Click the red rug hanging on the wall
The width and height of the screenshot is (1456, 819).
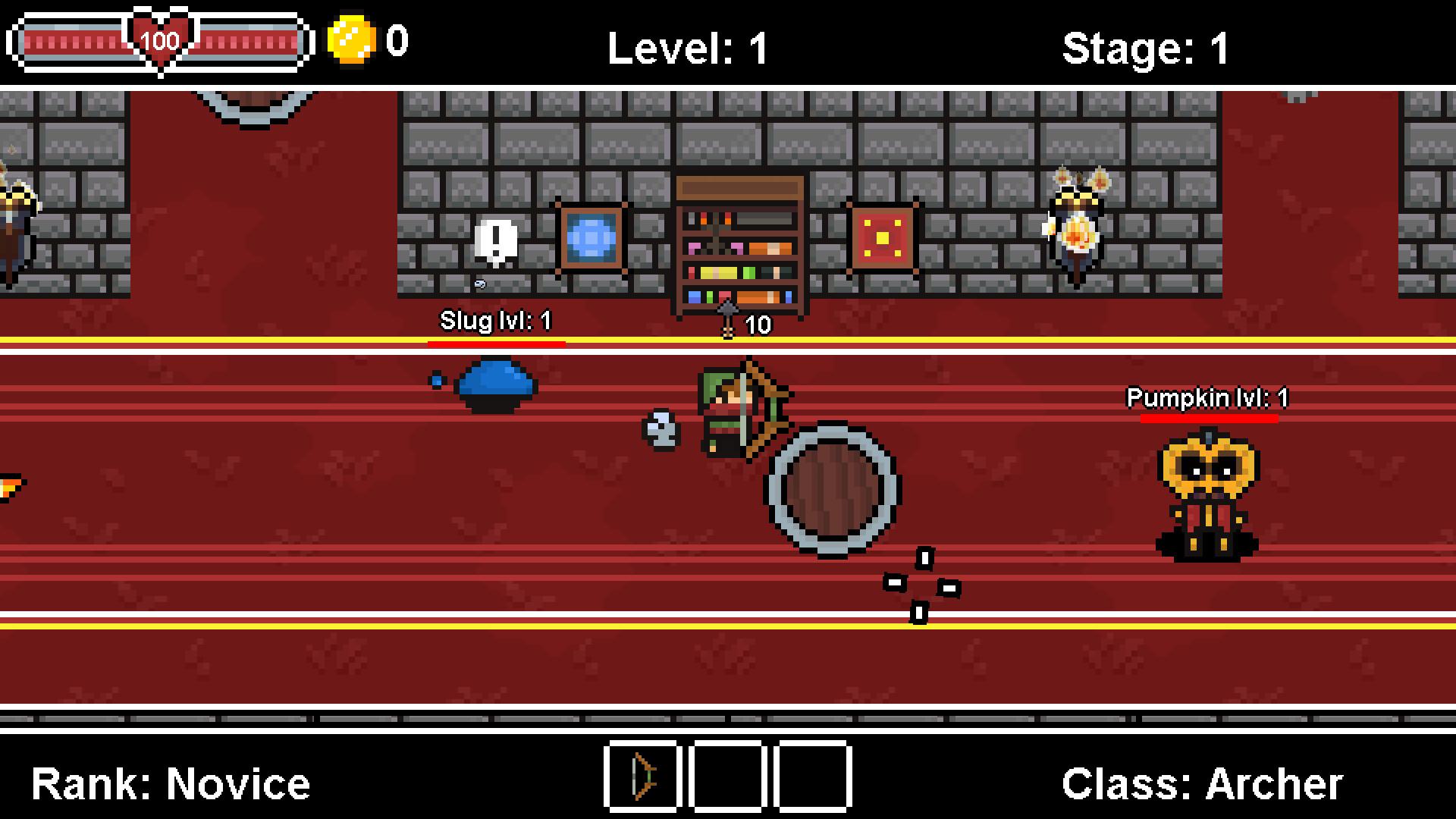(x=882, y=237)
